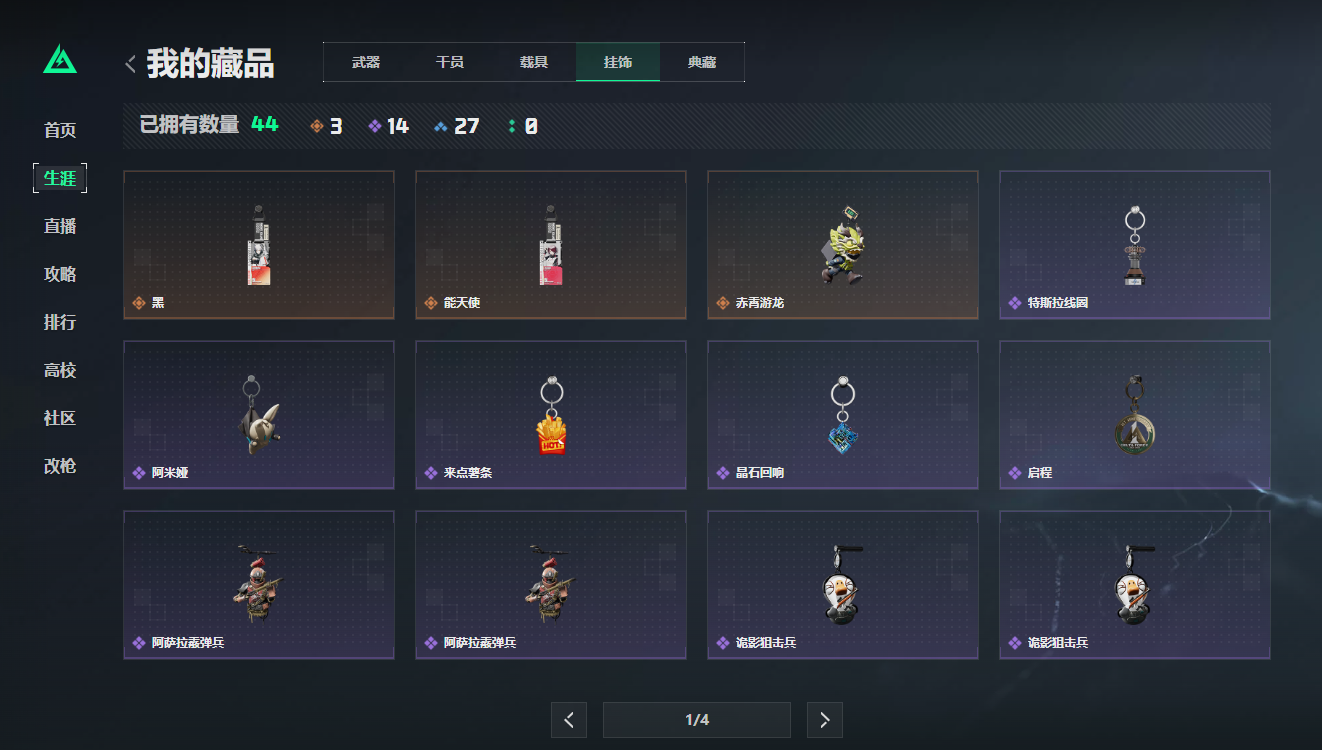1322x750 pixels.
Task: Select the orange rarity filter showing 3
Action: coord(325,126)
